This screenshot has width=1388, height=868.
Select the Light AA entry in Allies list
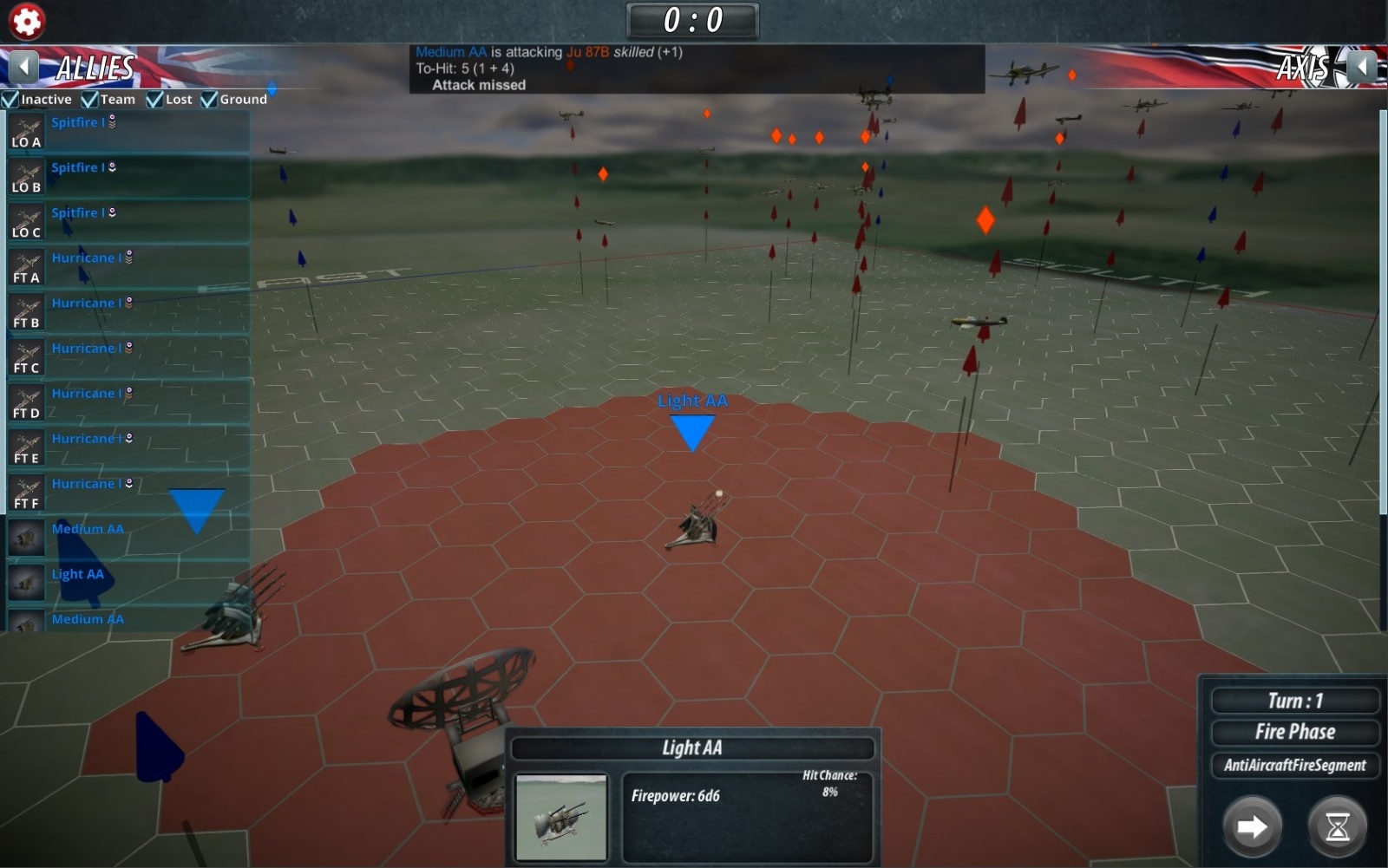[x=128, y=583]
